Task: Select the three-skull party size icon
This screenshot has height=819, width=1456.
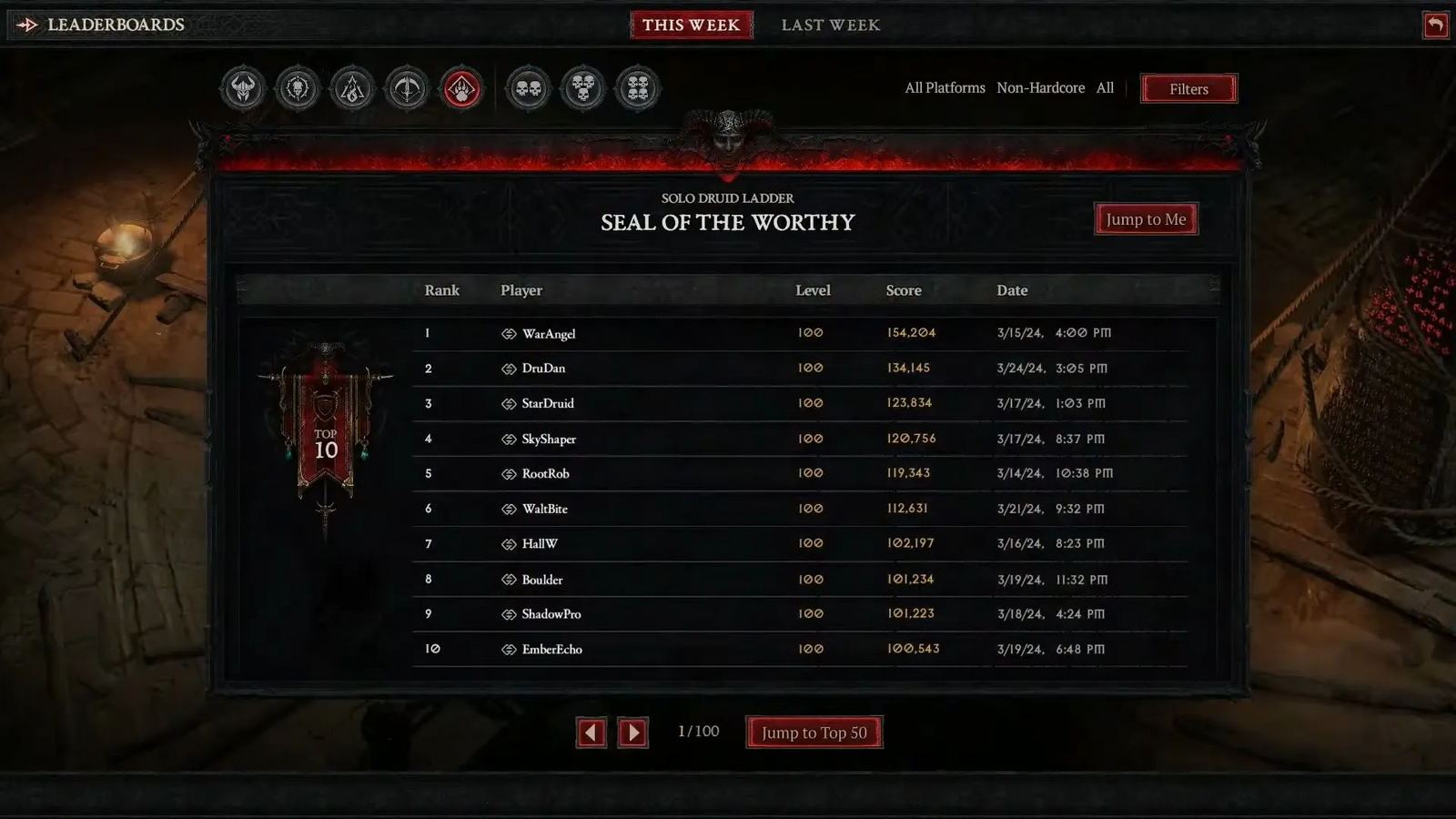Action: pos(582,88)
